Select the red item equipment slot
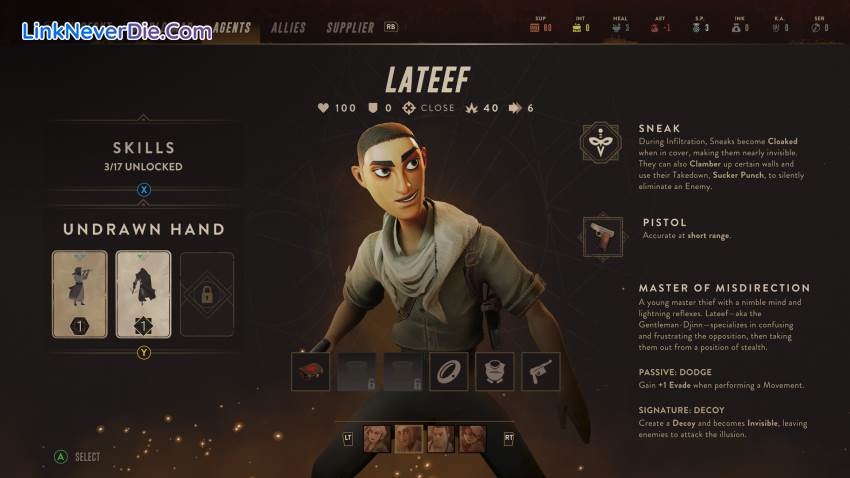Screen dimensions: 850x478 pos(310,371)
